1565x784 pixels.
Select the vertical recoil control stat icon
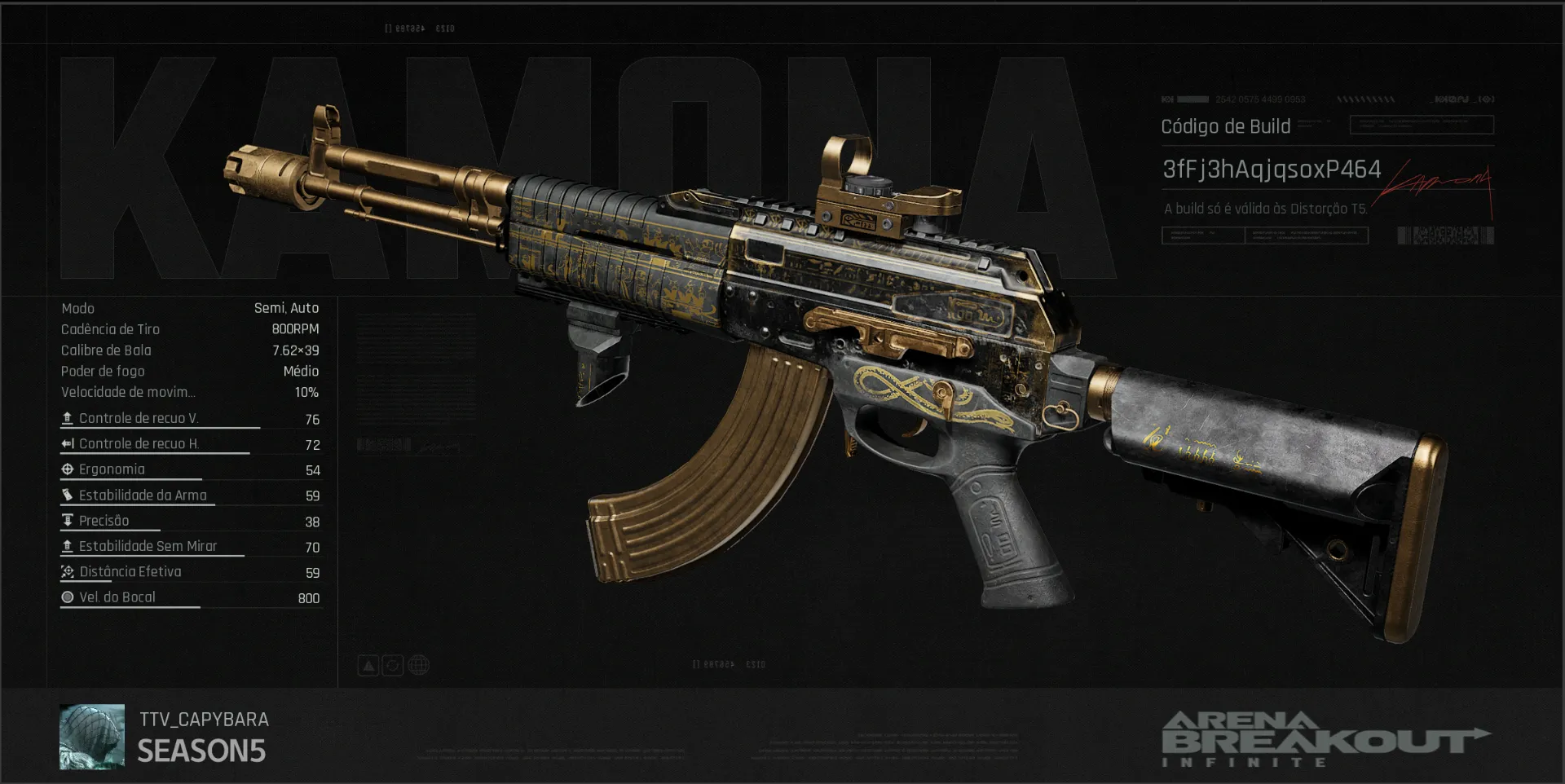tap(67, 417)
